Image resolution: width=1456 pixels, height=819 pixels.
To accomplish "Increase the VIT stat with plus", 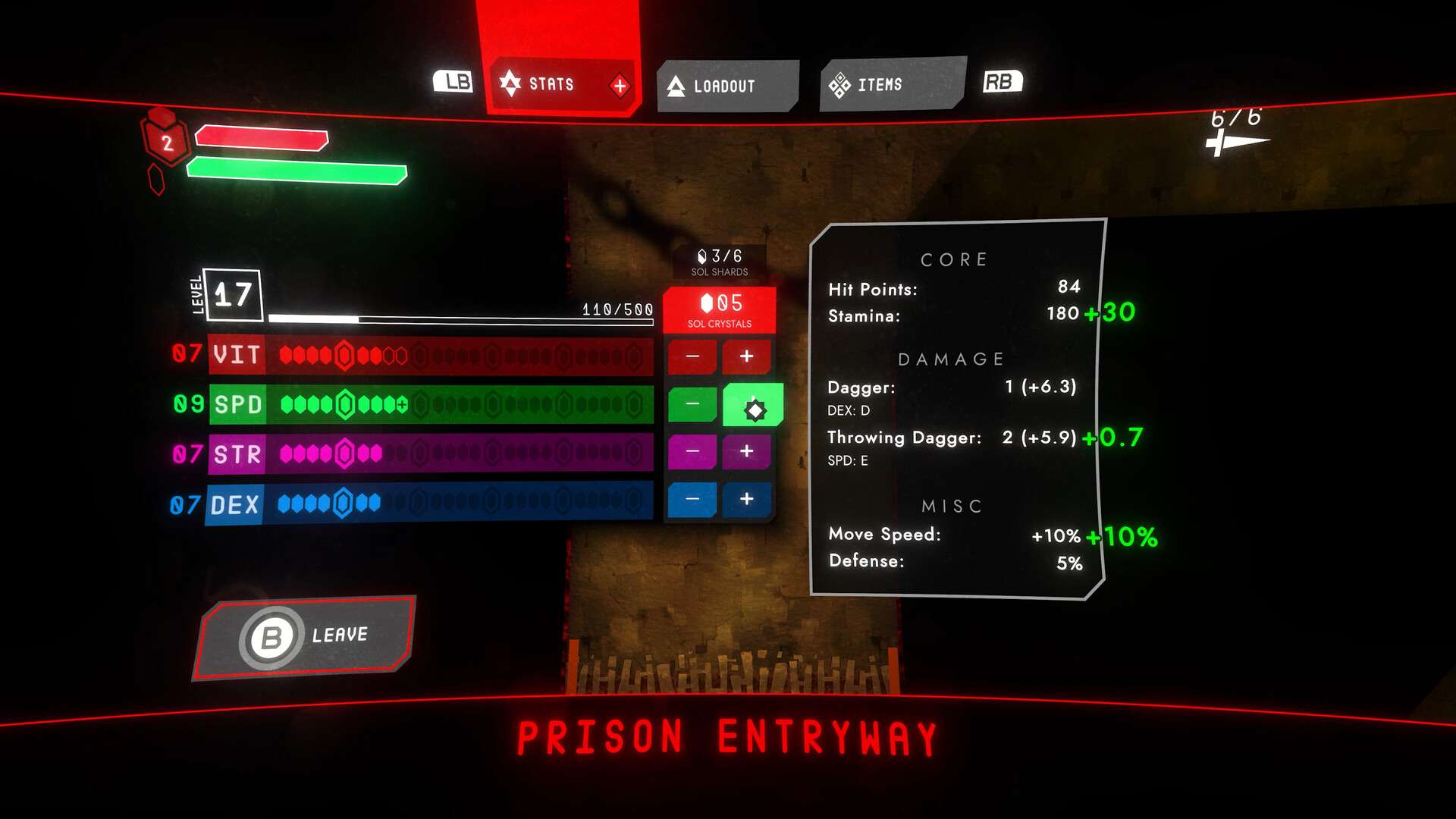I will (746, 356).
